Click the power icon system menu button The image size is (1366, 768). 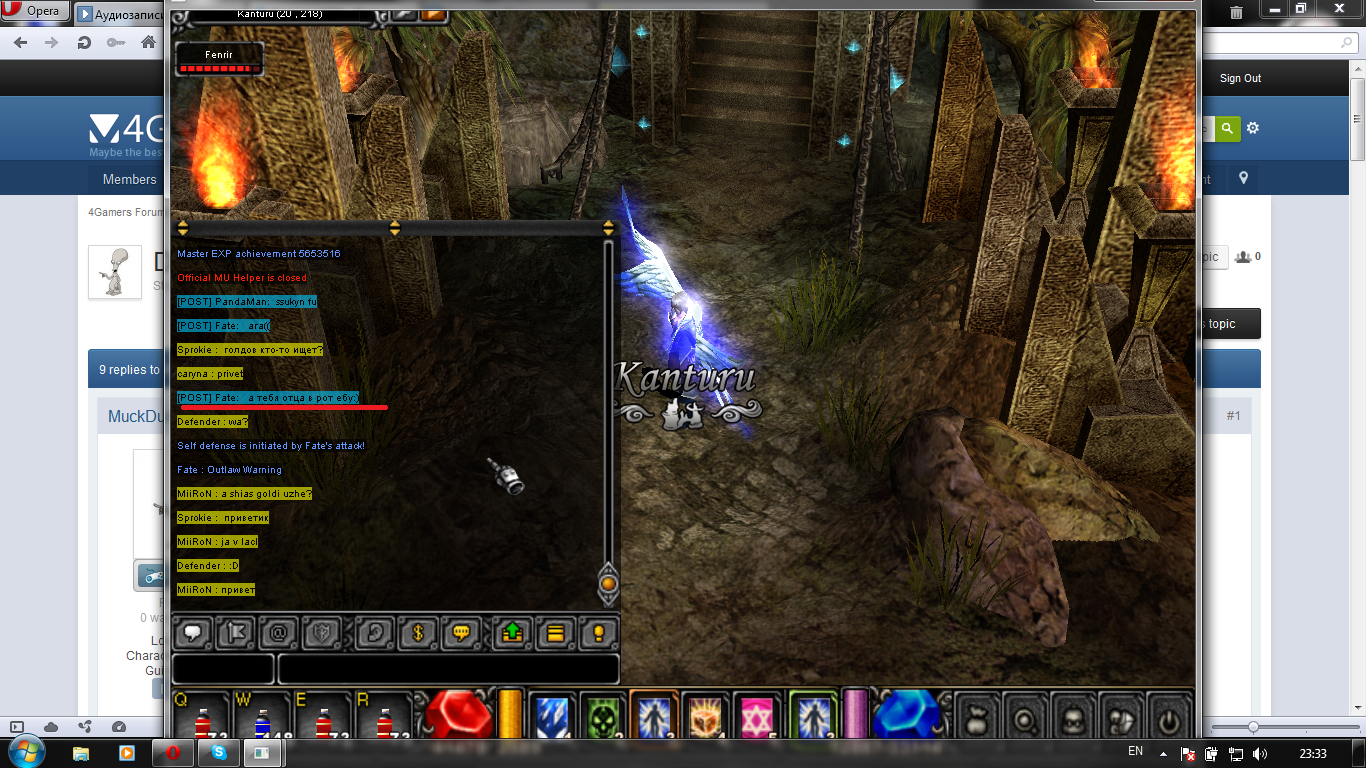[x=1169, y=717]
